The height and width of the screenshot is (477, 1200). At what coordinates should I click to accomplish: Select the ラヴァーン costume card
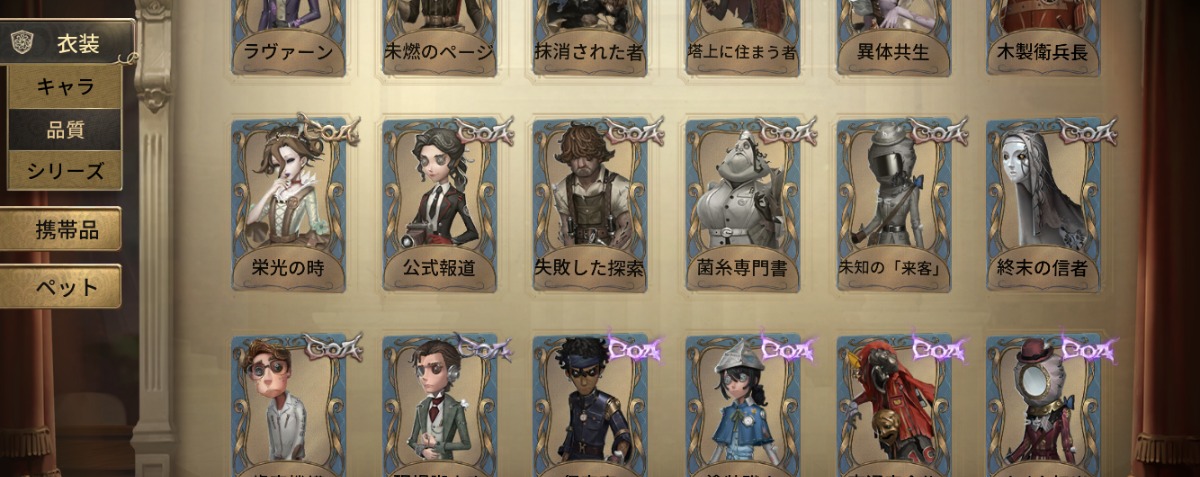pyautogui.click(x=289, y=35)
